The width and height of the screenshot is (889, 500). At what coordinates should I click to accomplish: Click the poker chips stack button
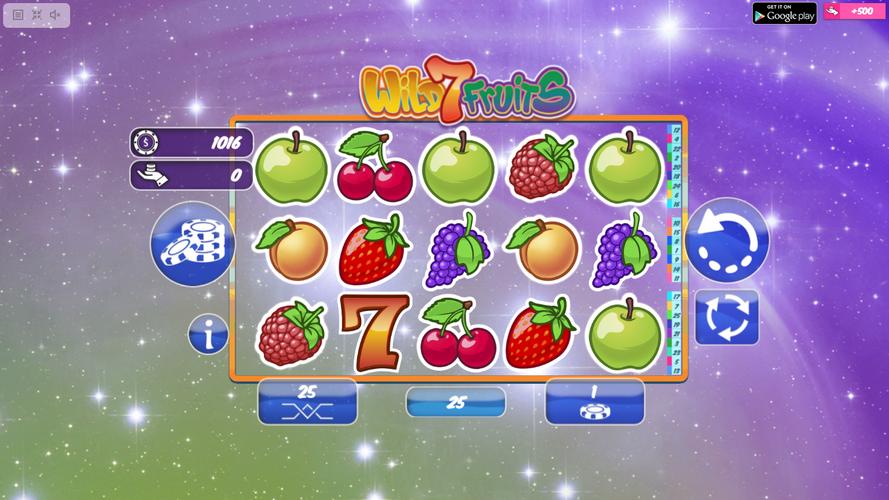click(193, 244)
